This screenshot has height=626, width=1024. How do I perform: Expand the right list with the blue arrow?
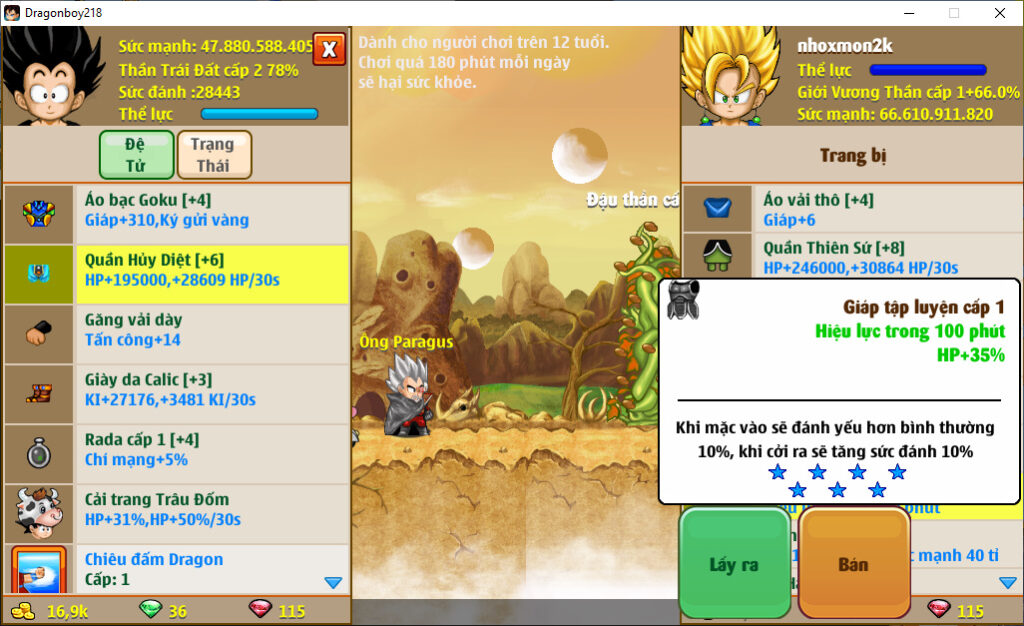(1007, 582)
